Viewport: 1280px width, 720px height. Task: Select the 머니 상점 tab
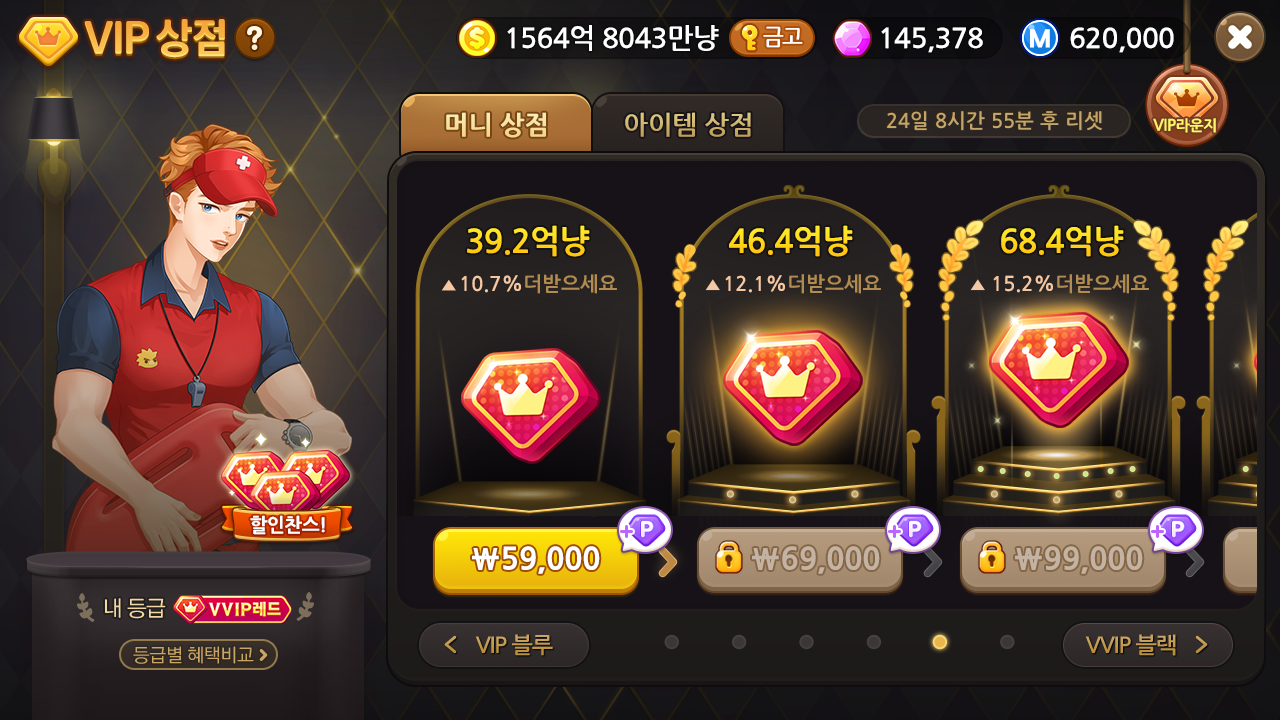point(496,122)
